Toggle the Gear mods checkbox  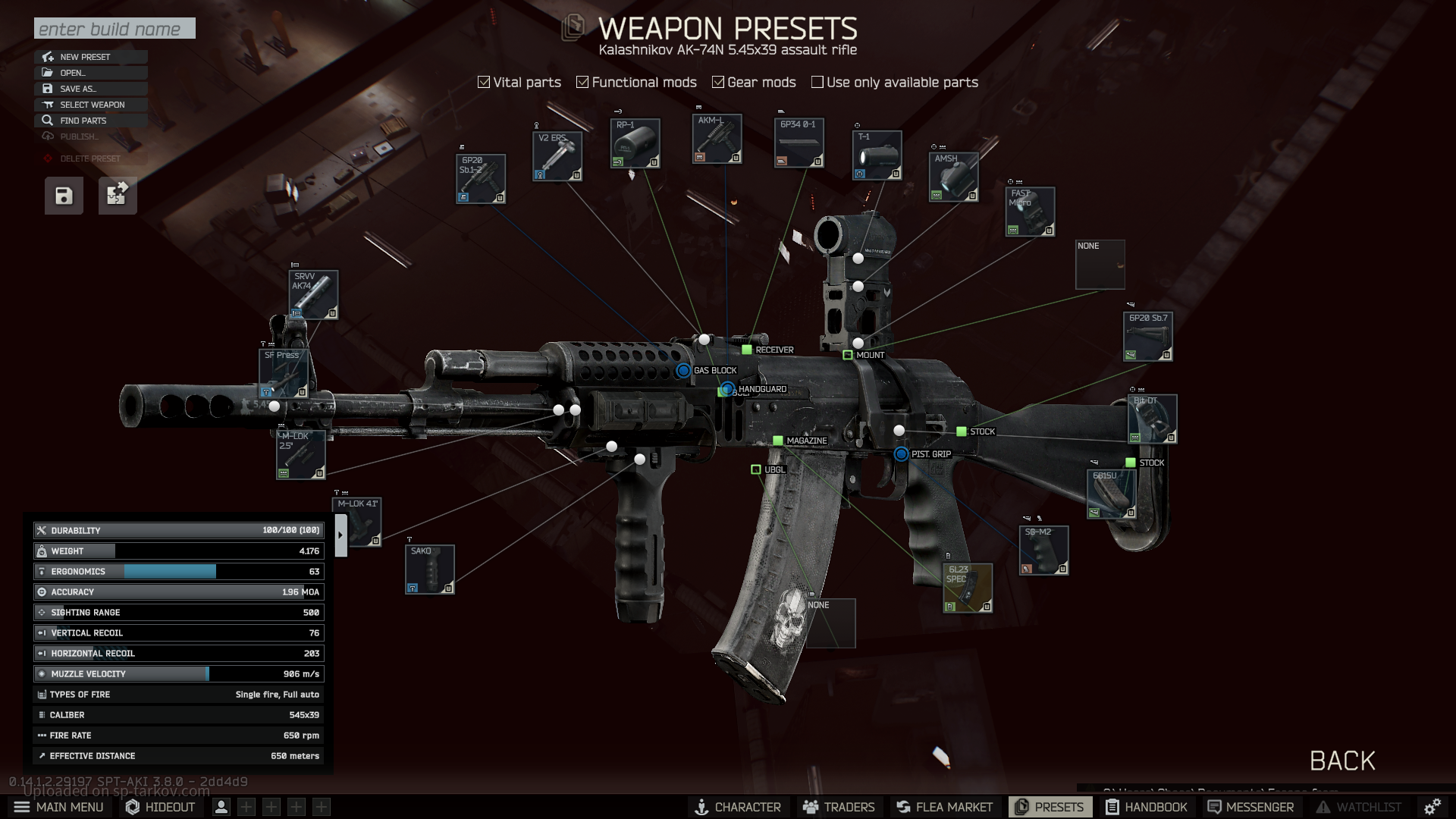point(718,82)
